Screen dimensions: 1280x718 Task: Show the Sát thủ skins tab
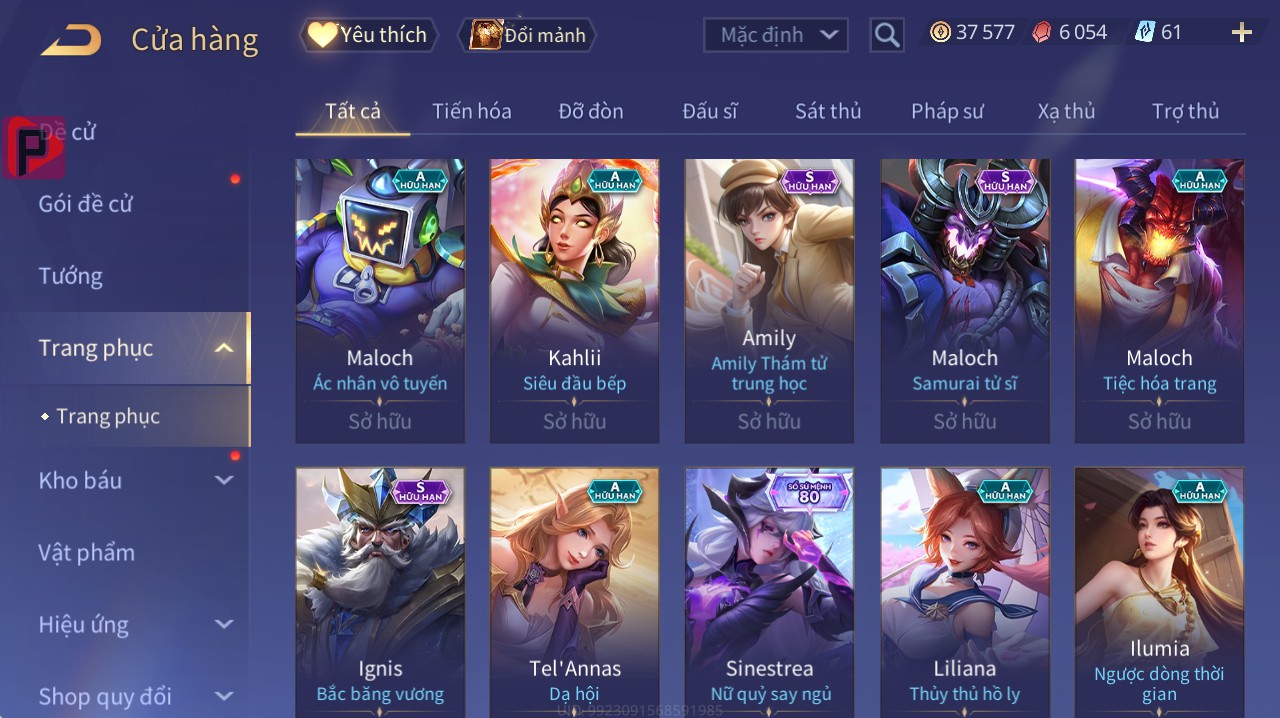click(828, 111)
